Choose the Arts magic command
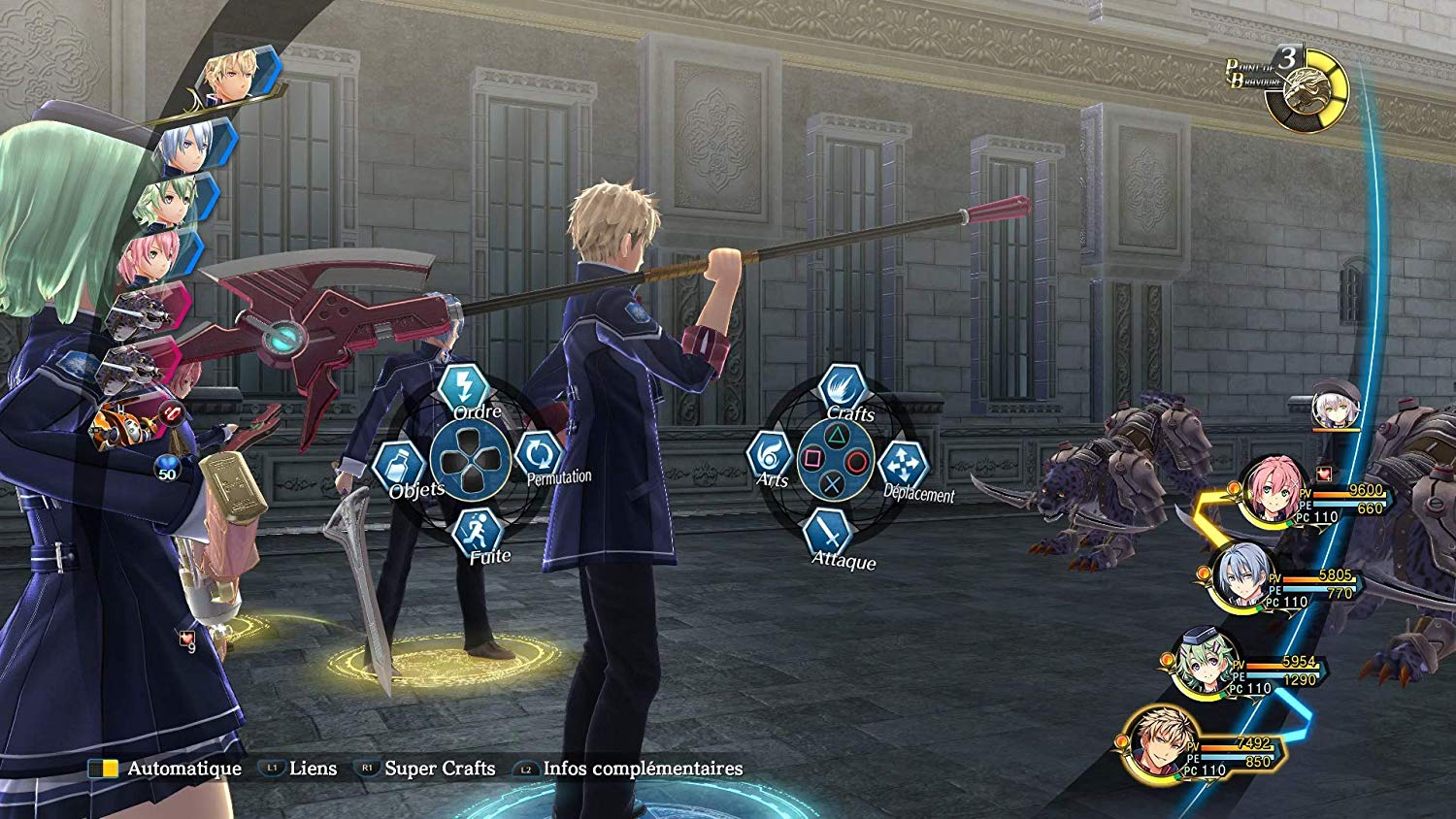This screenshot has width=1456, height=819. pos(770,454)
